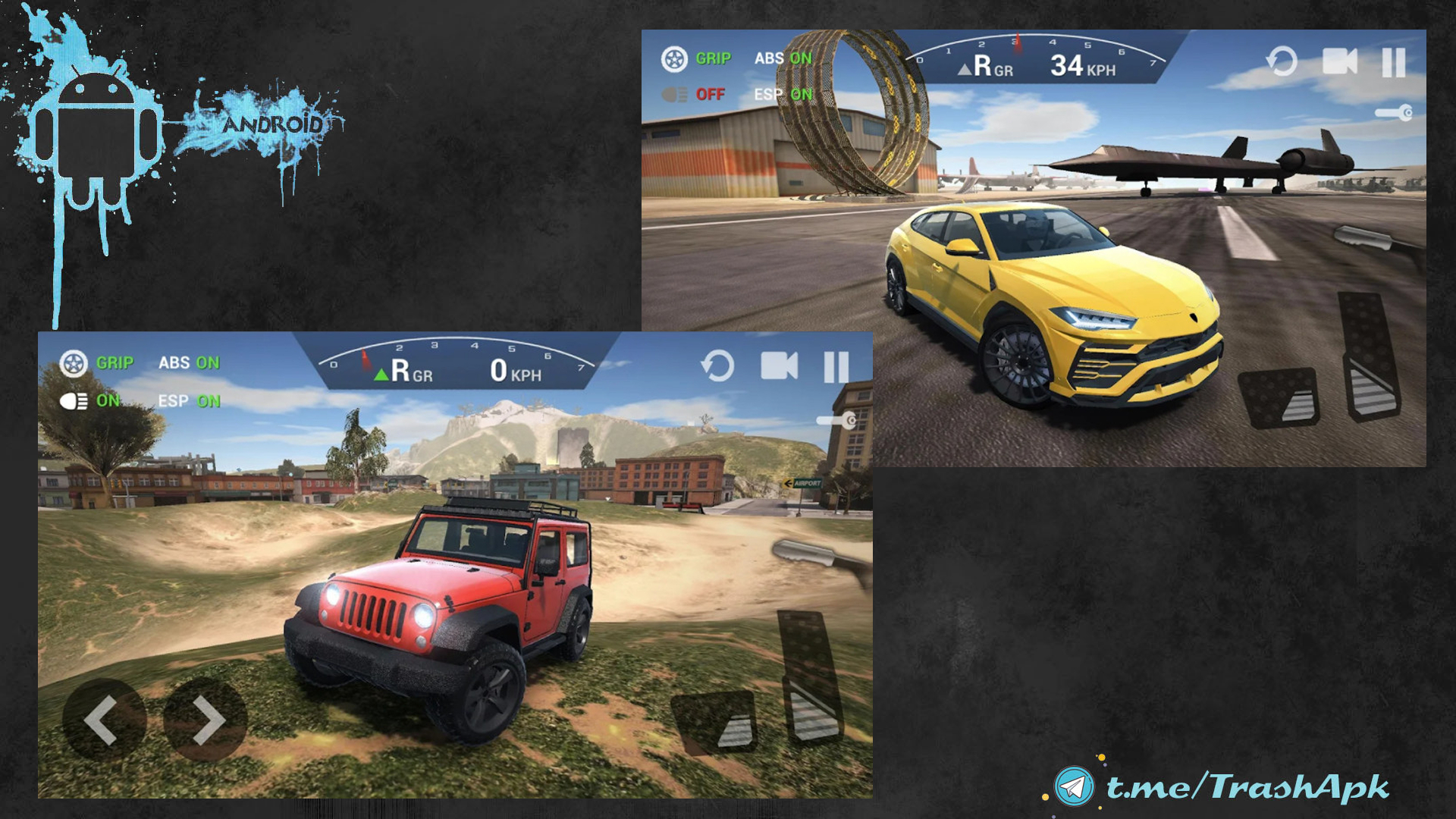Reset the yellow car with the circular arrow
1456x819 pixels.
[x=1282, y=61]
